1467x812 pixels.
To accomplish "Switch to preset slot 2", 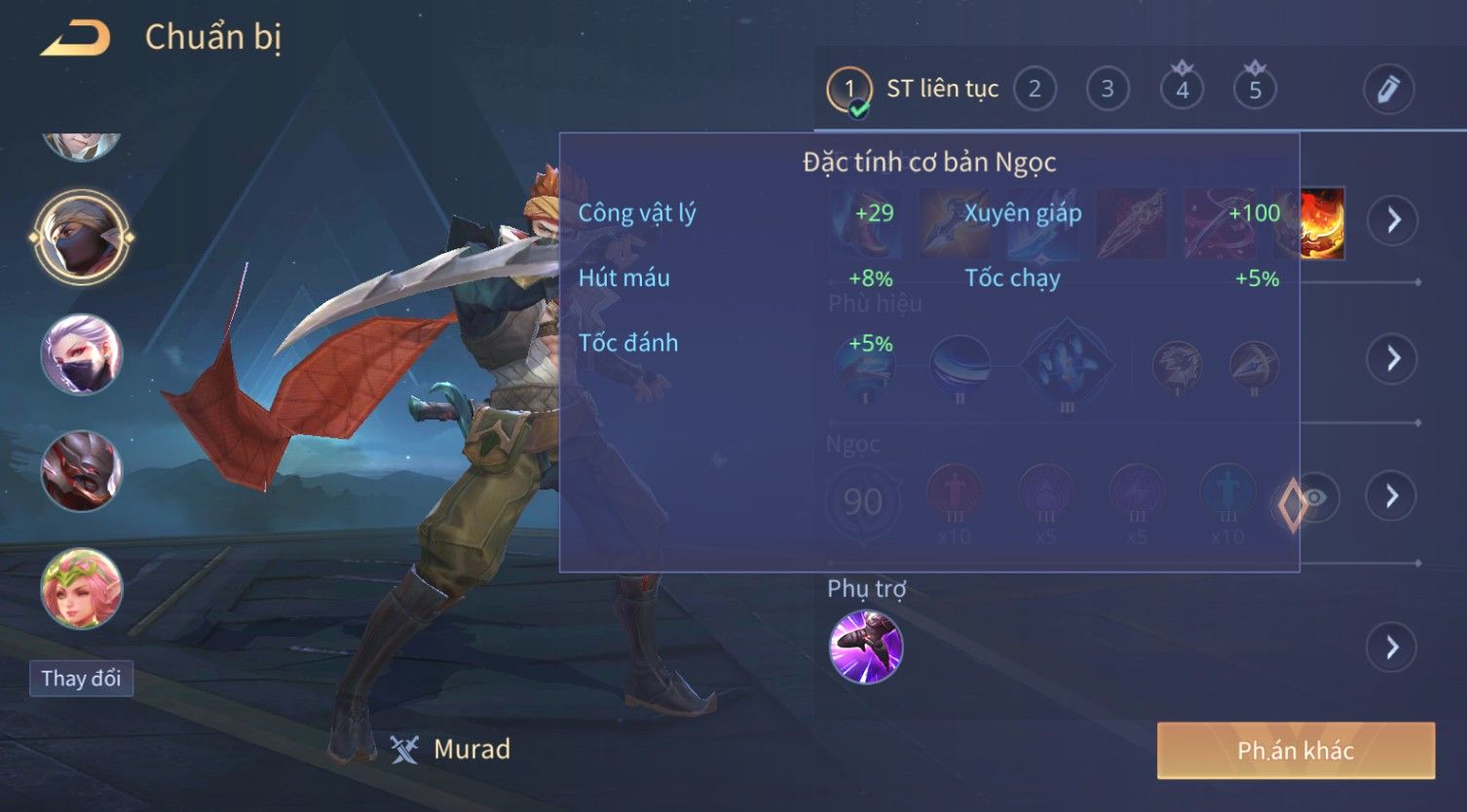I will coord(1034,90).
